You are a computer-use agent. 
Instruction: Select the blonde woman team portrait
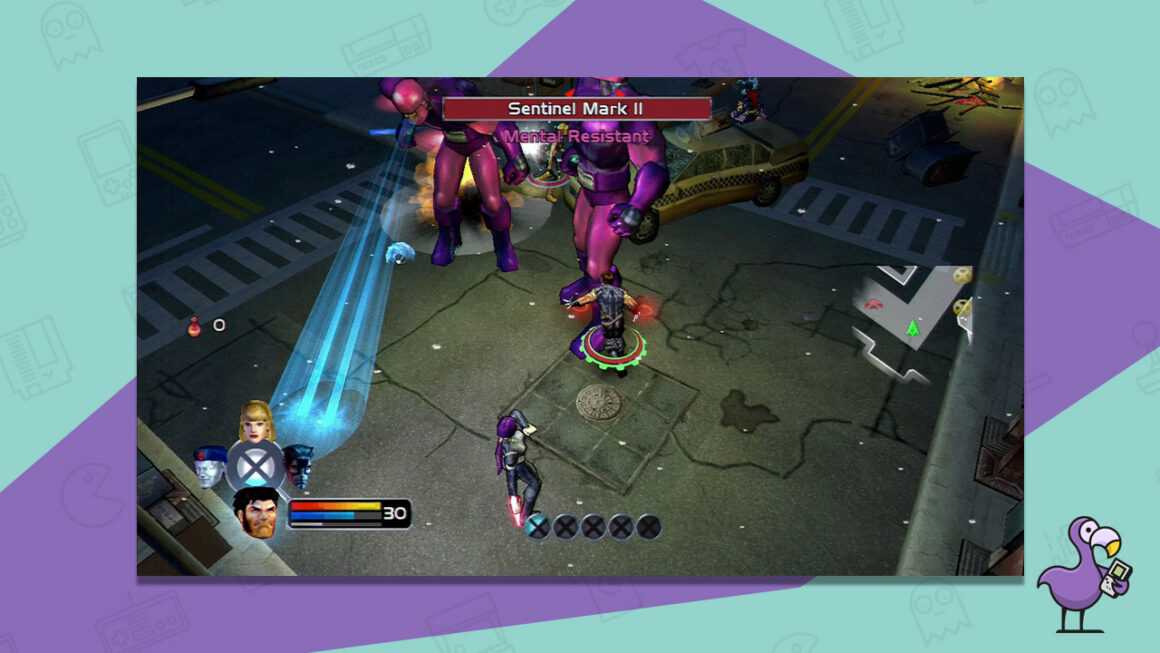tap(256, 421)
